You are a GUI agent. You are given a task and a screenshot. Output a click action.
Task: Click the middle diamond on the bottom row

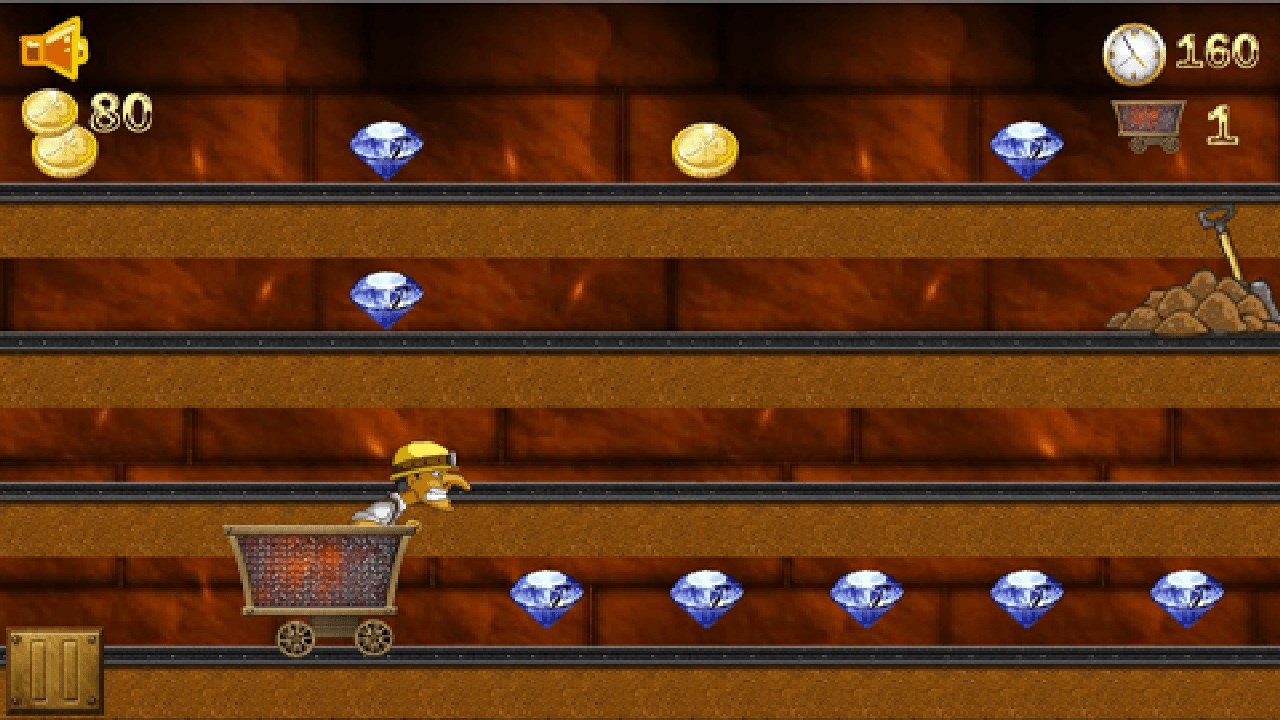pos(866,595)
